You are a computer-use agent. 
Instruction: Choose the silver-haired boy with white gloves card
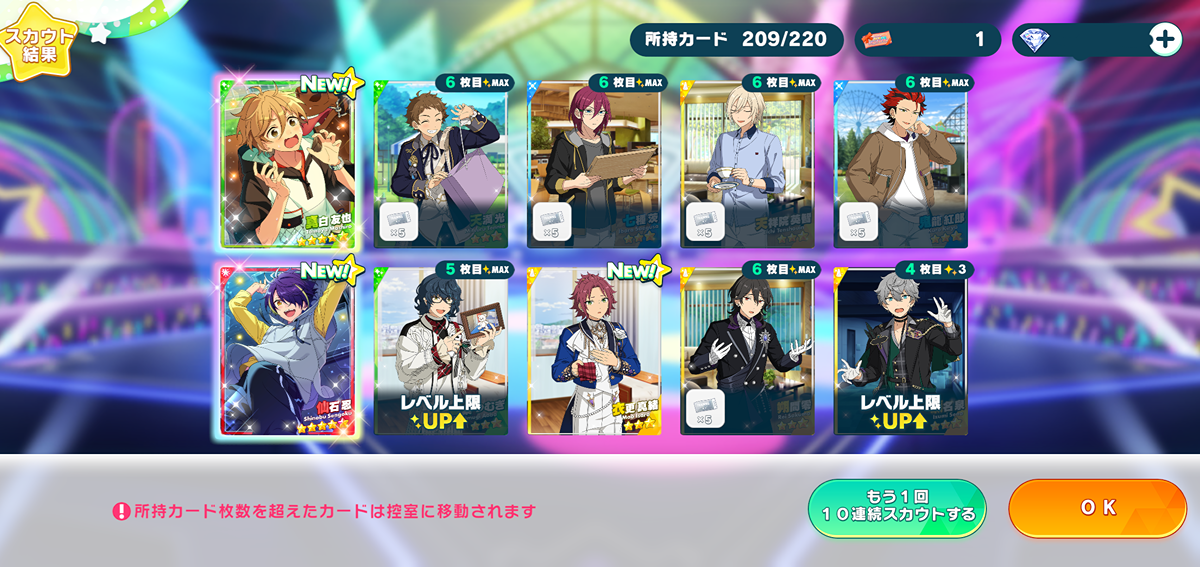pos(901,351)
